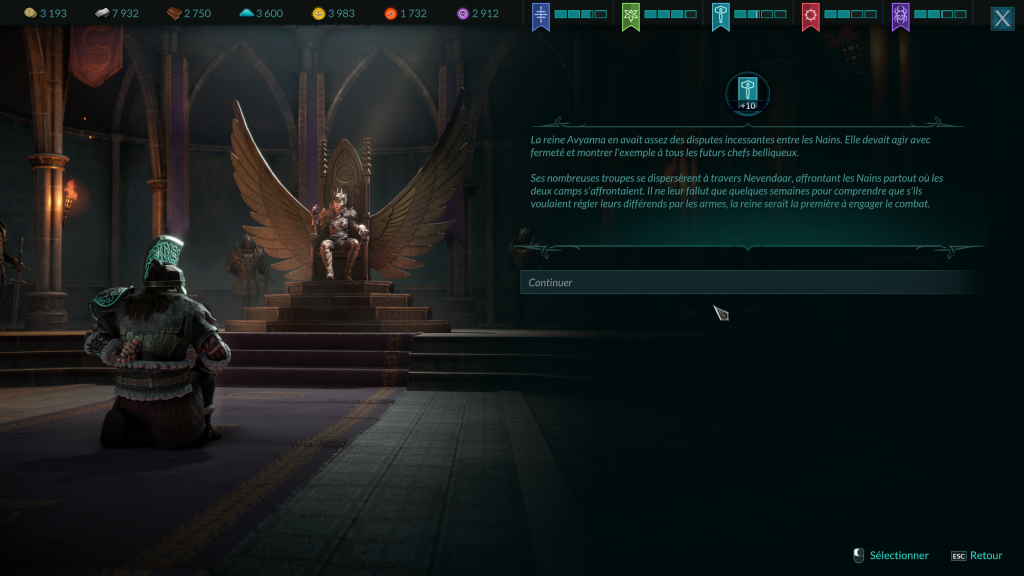Select the blue faction banner
The image size is (1024, 576).
click(x=541, y=16)
